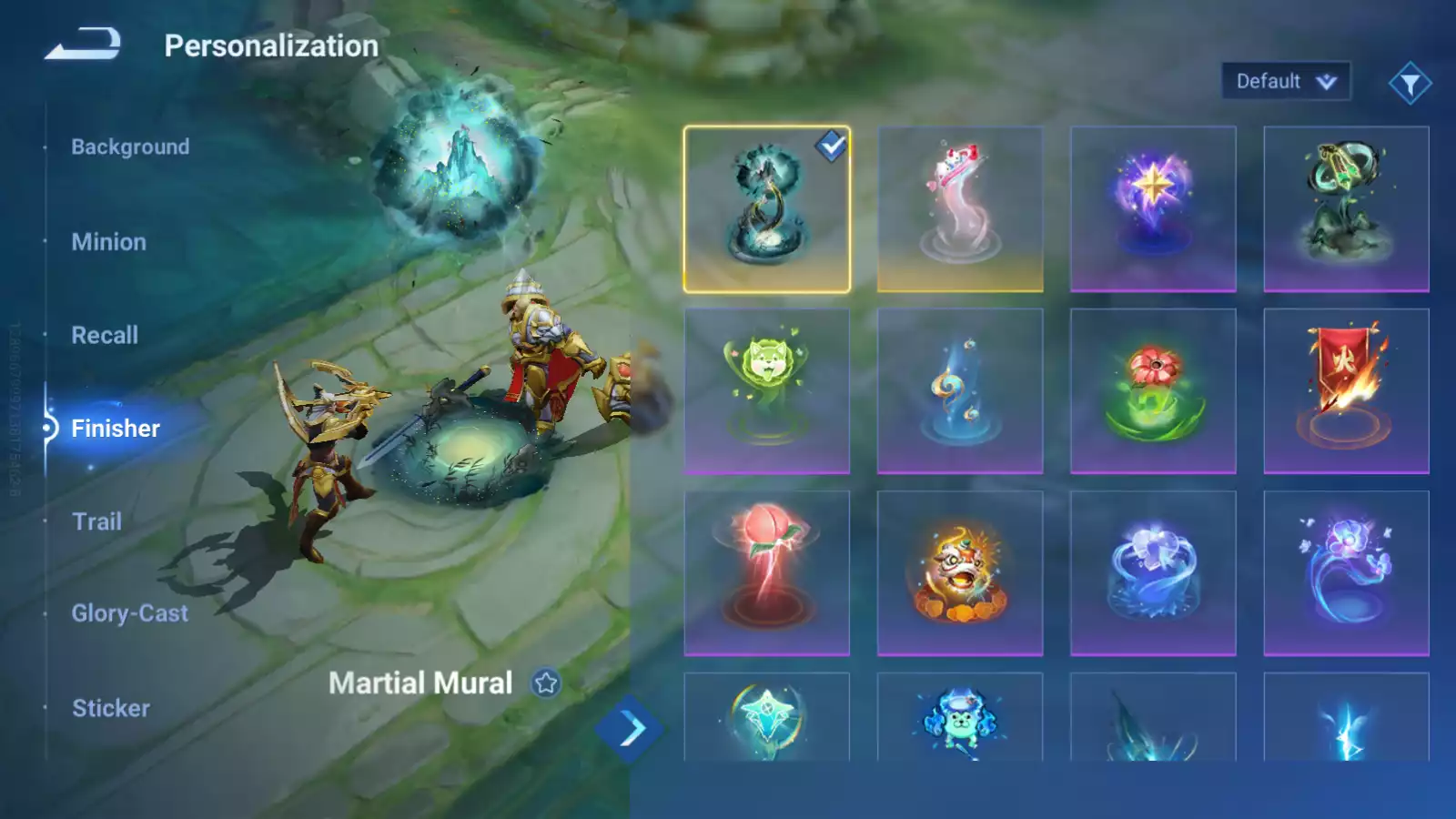Pick the green shiba dog finisher

click(767, 391)
